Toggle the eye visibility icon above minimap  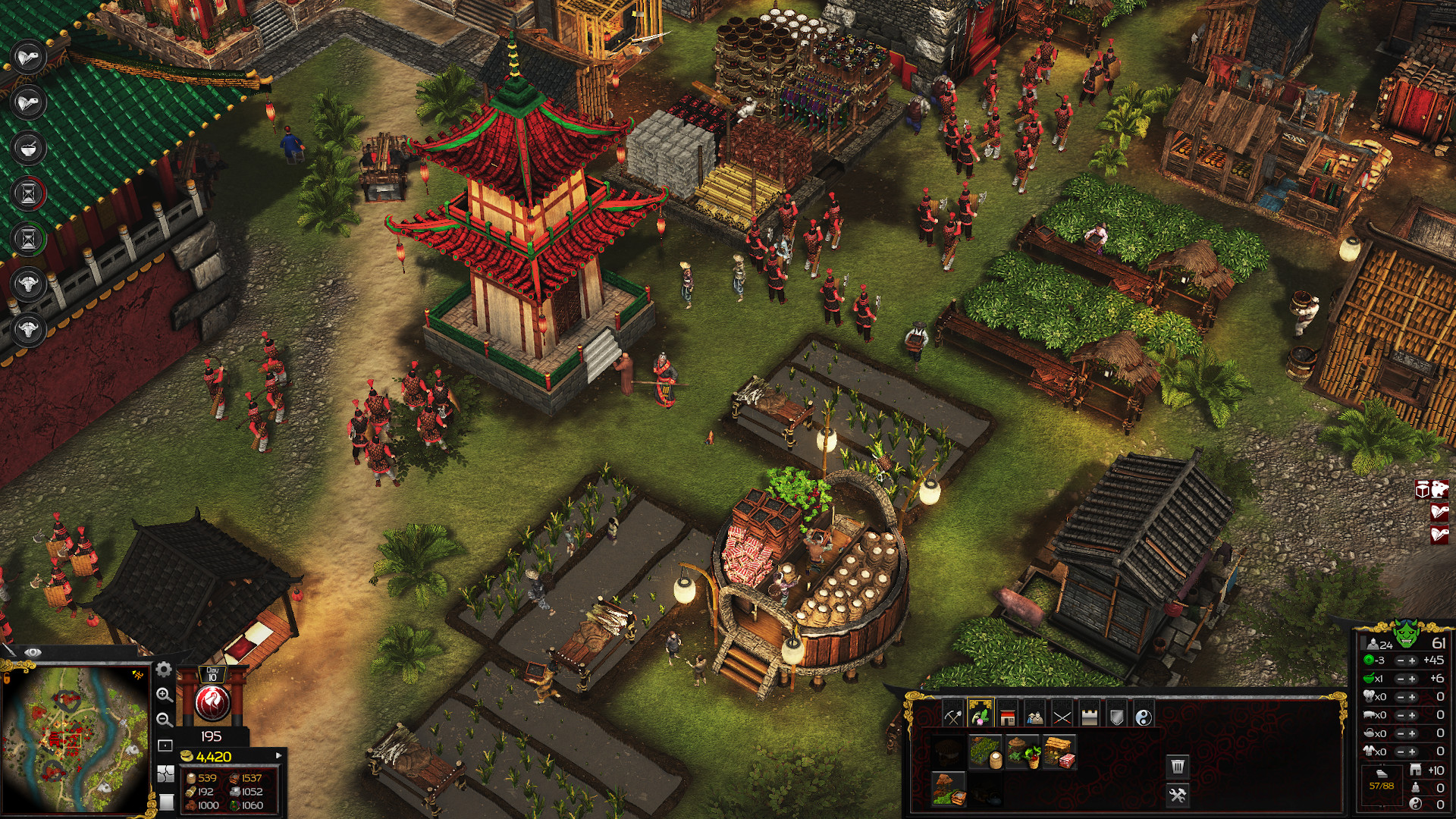33,651
